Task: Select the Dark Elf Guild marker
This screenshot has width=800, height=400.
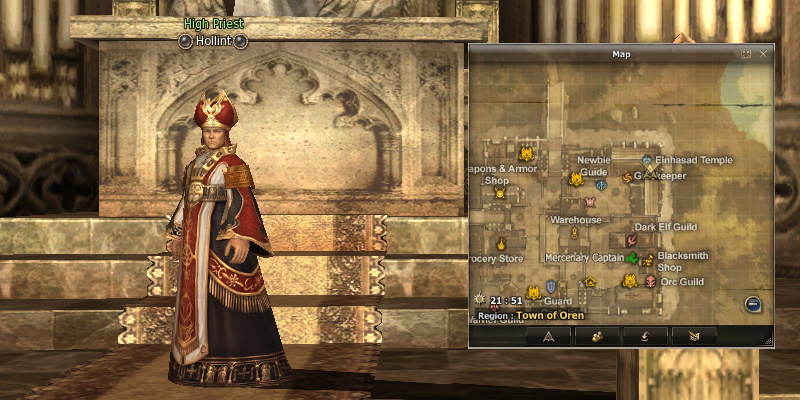Action: [x=632, y=240]
